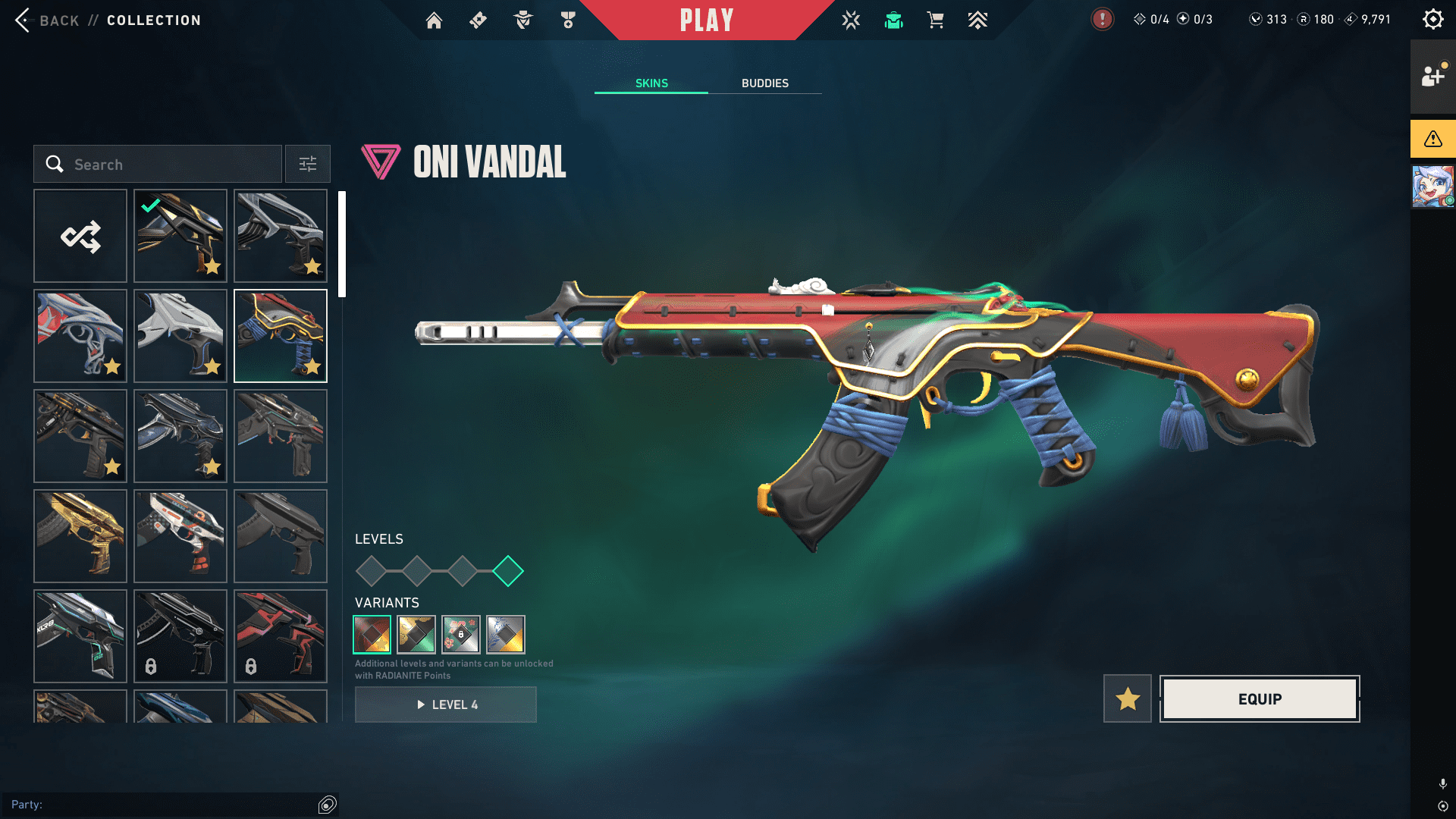Screen dimensions: 1456x819
Task: Equip the Oni Vandal skin
Action: [x=1260, y=699]
